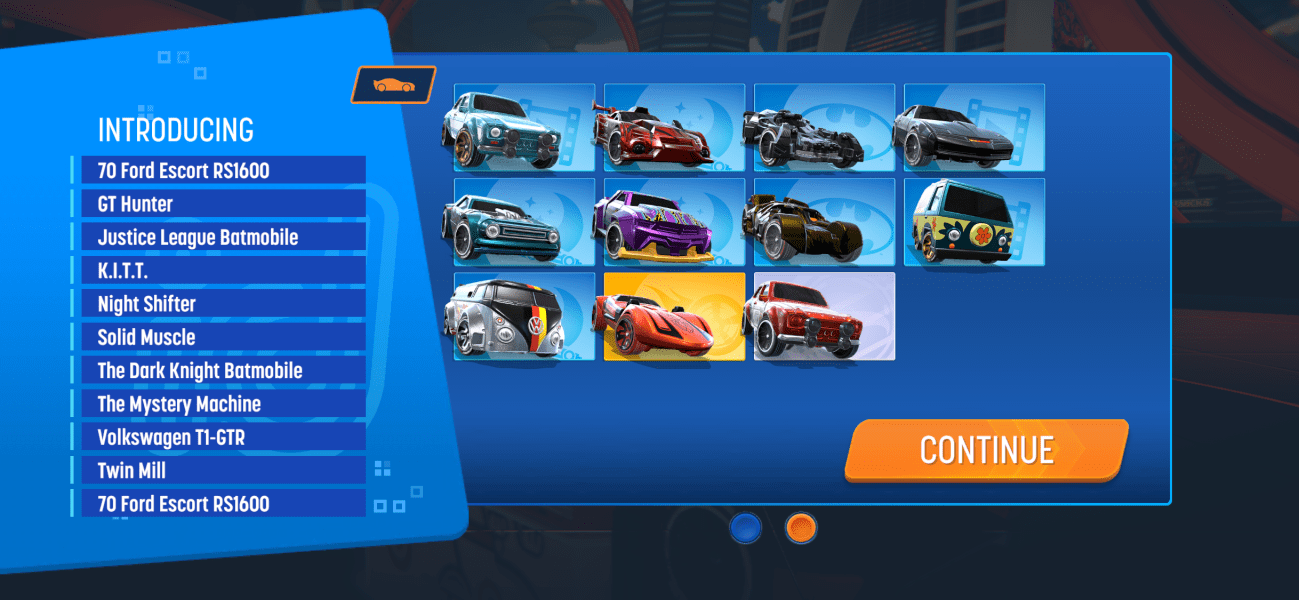Choose the Night Shifter list entry
Screen dimensions: 1299x600
tap(218, 304)
